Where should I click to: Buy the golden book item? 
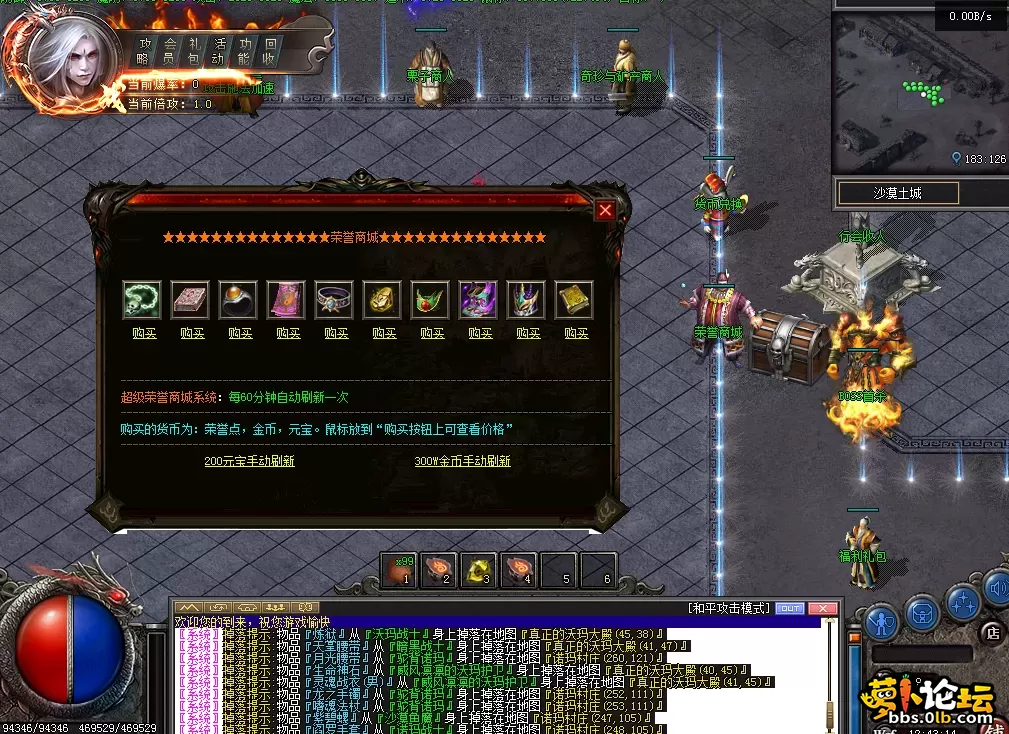pyautogui.click(x=576, y=333)
